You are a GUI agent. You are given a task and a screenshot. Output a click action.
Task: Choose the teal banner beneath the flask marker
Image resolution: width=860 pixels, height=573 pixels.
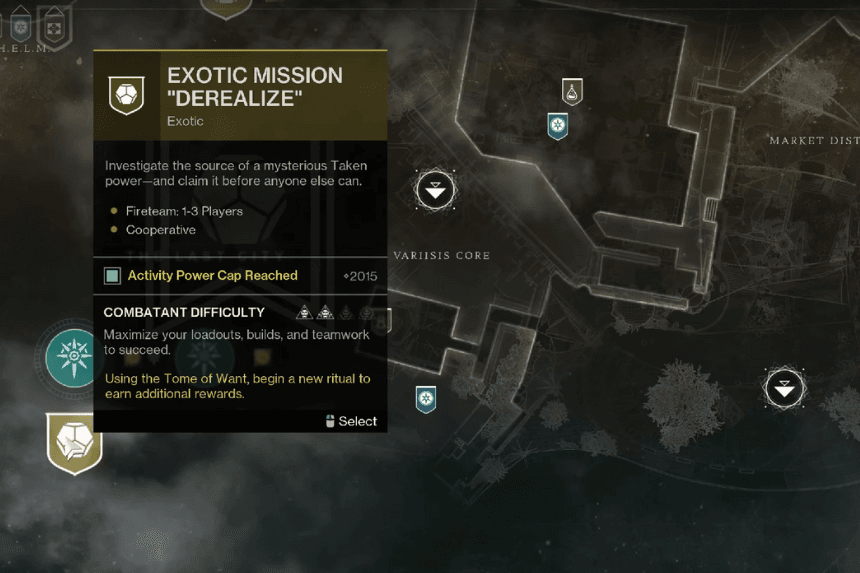[x=558, y=126]
